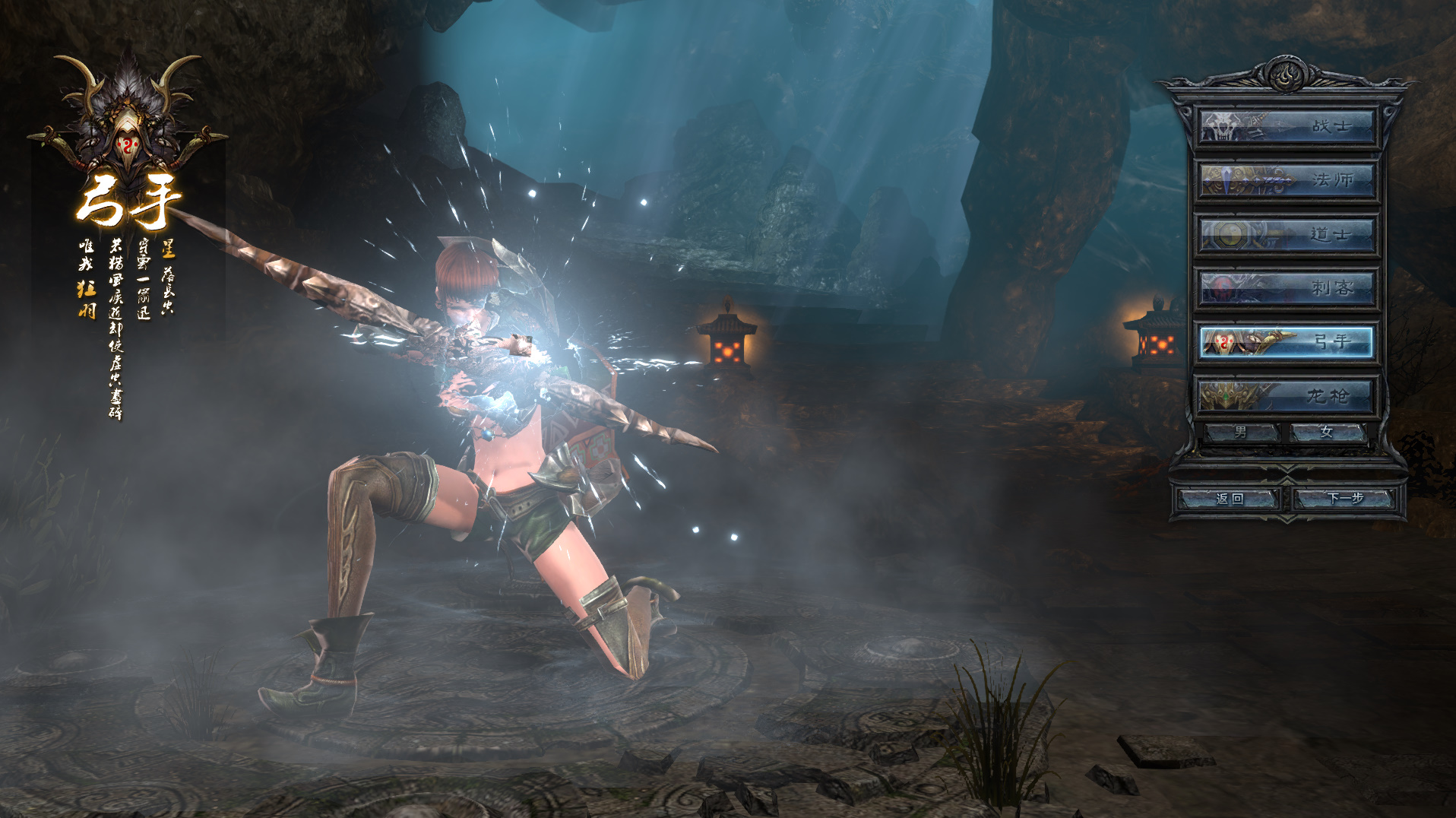This screenshot has width=1456, height=818.
Task: Pick the 道士 (Taoist) class
Action: point(1287,235)
